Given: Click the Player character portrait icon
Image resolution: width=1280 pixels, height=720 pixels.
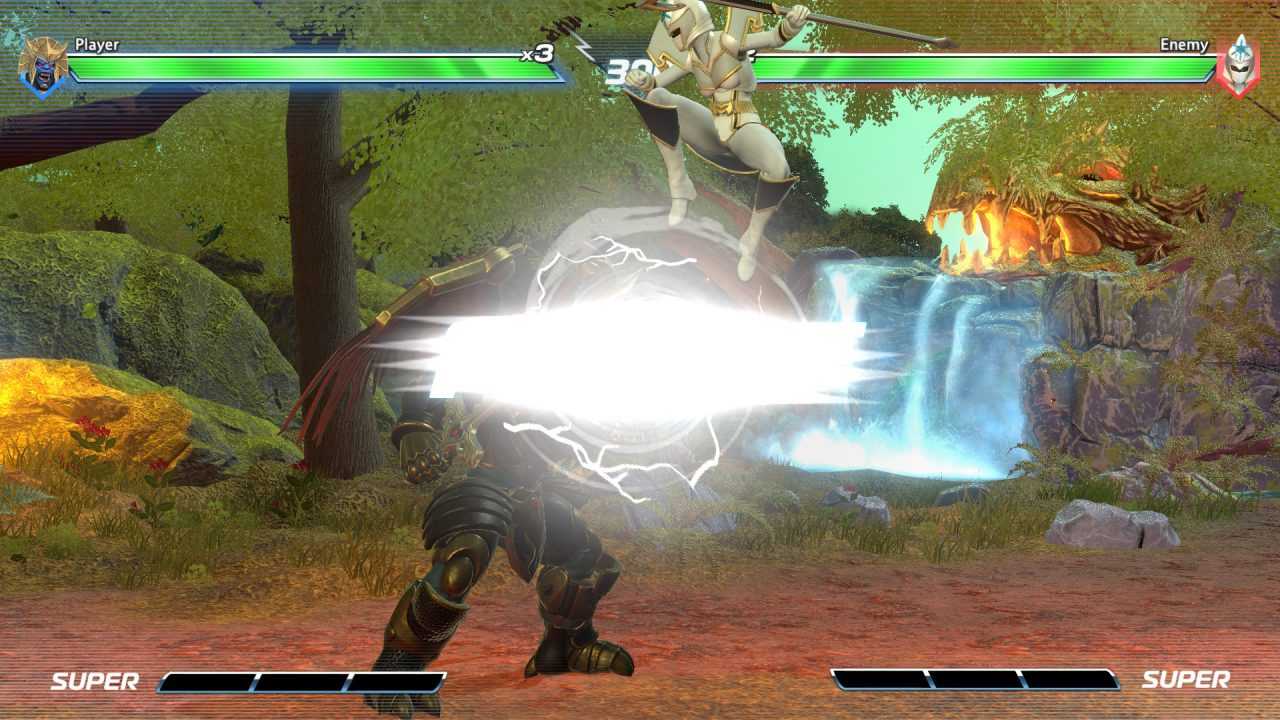Looking at the screenshot, I should tap(43, 66).
